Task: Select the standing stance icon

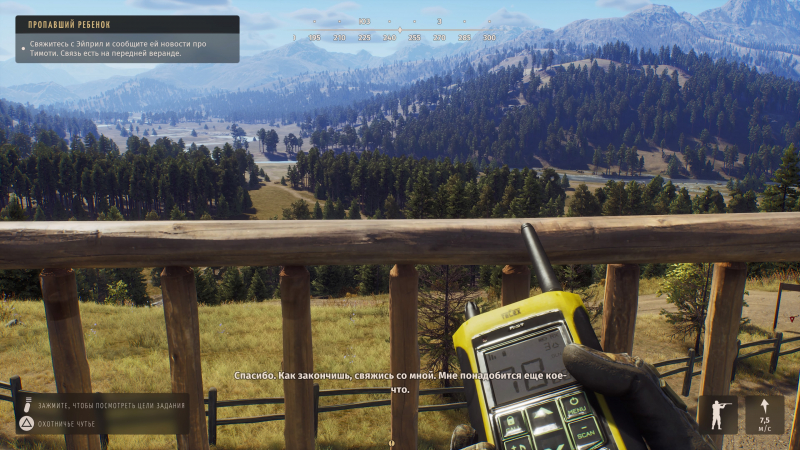Action: point(717,414)
